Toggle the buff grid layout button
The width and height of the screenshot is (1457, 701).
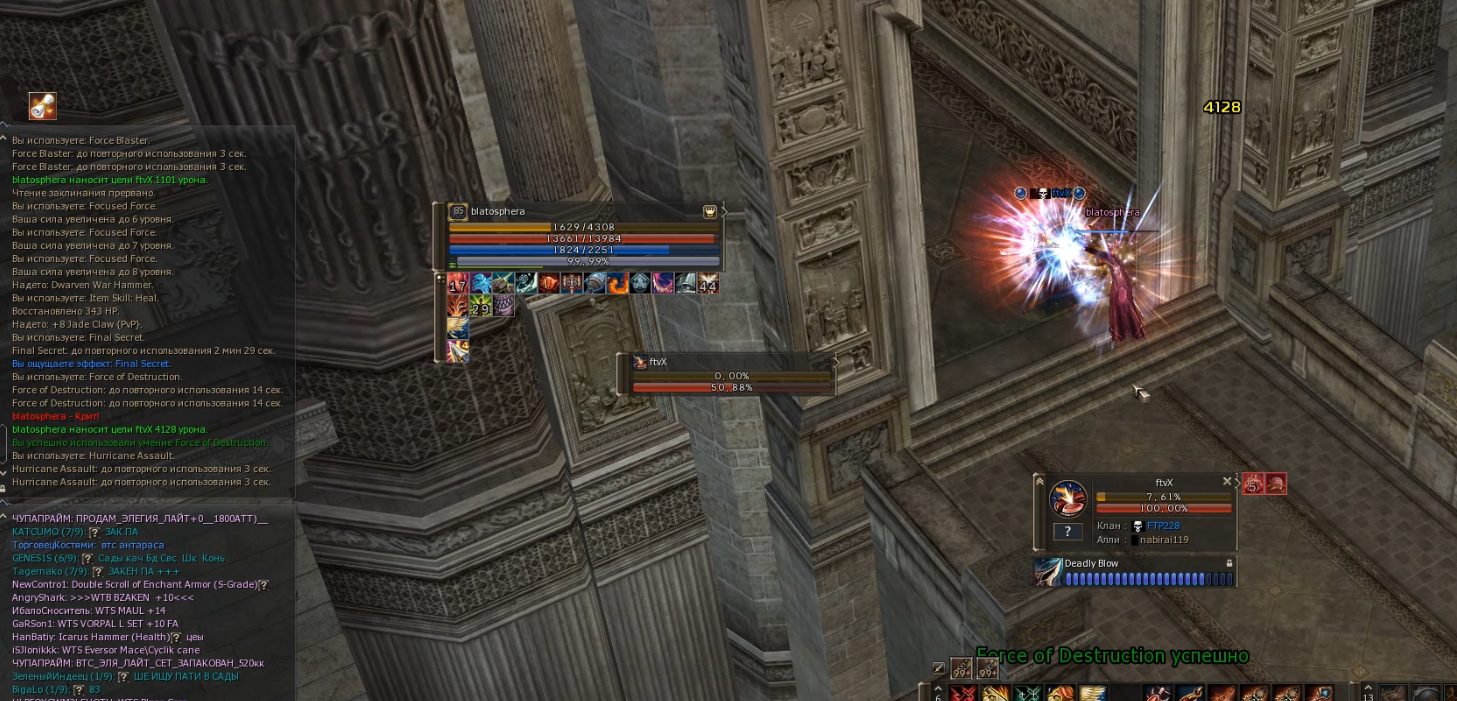[440, 279]
